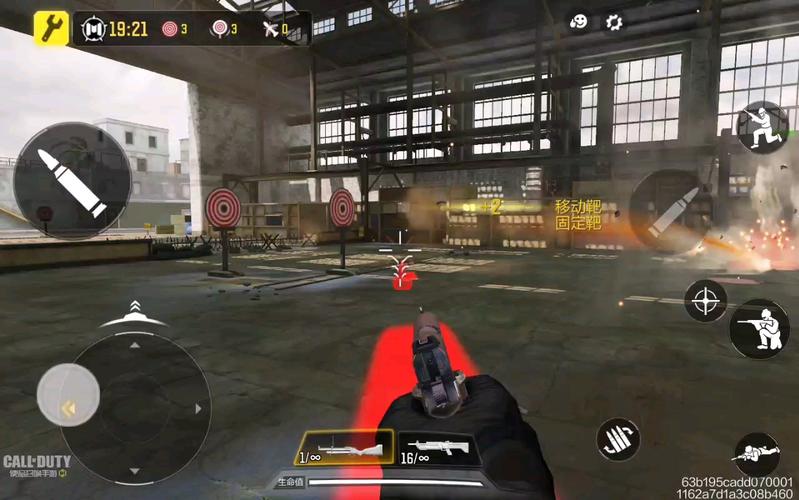Activate the crosshair aim-down-sights button
The width and height of the screenshot is (799, 500).
[x=705, y=300]
